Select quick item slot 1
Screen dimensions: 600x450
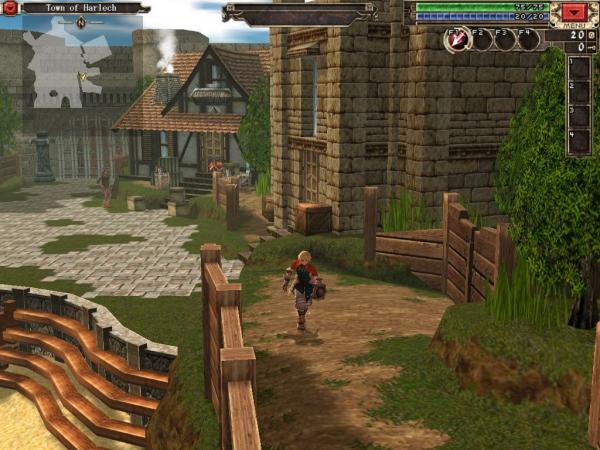[579, 70]
